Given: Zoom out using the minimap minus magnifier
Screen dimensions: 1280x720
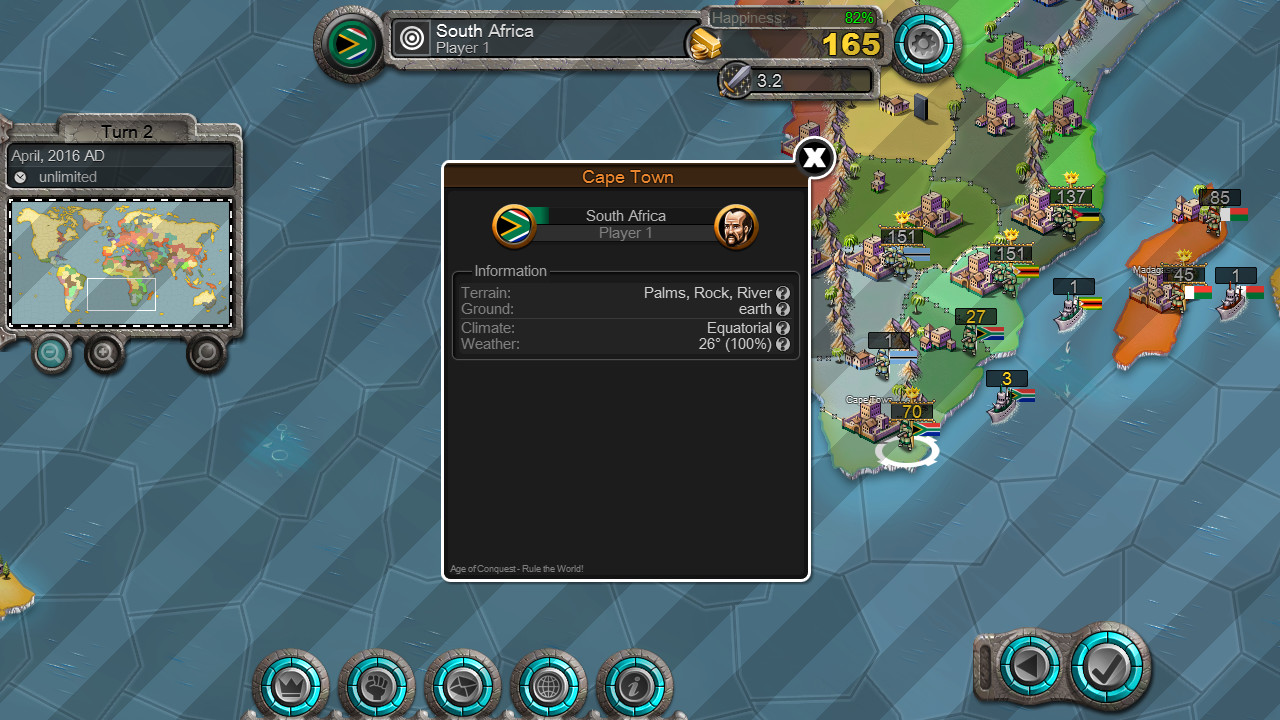Looking at the screenshot, I should pos(51,353).
